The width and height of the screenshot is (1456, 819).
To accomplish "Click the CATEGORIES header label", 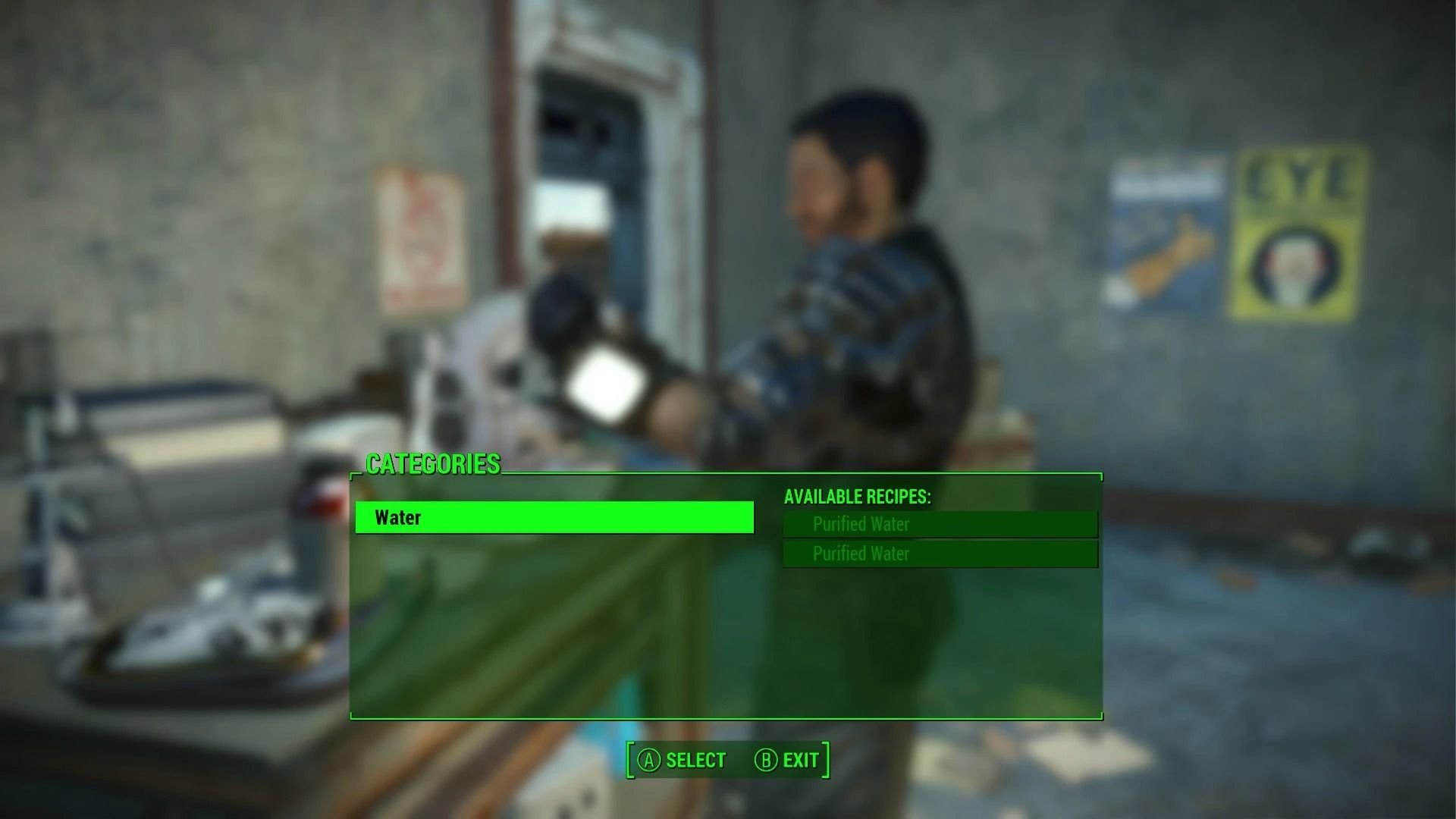I will pyautogui.click(x=433, y=465).
